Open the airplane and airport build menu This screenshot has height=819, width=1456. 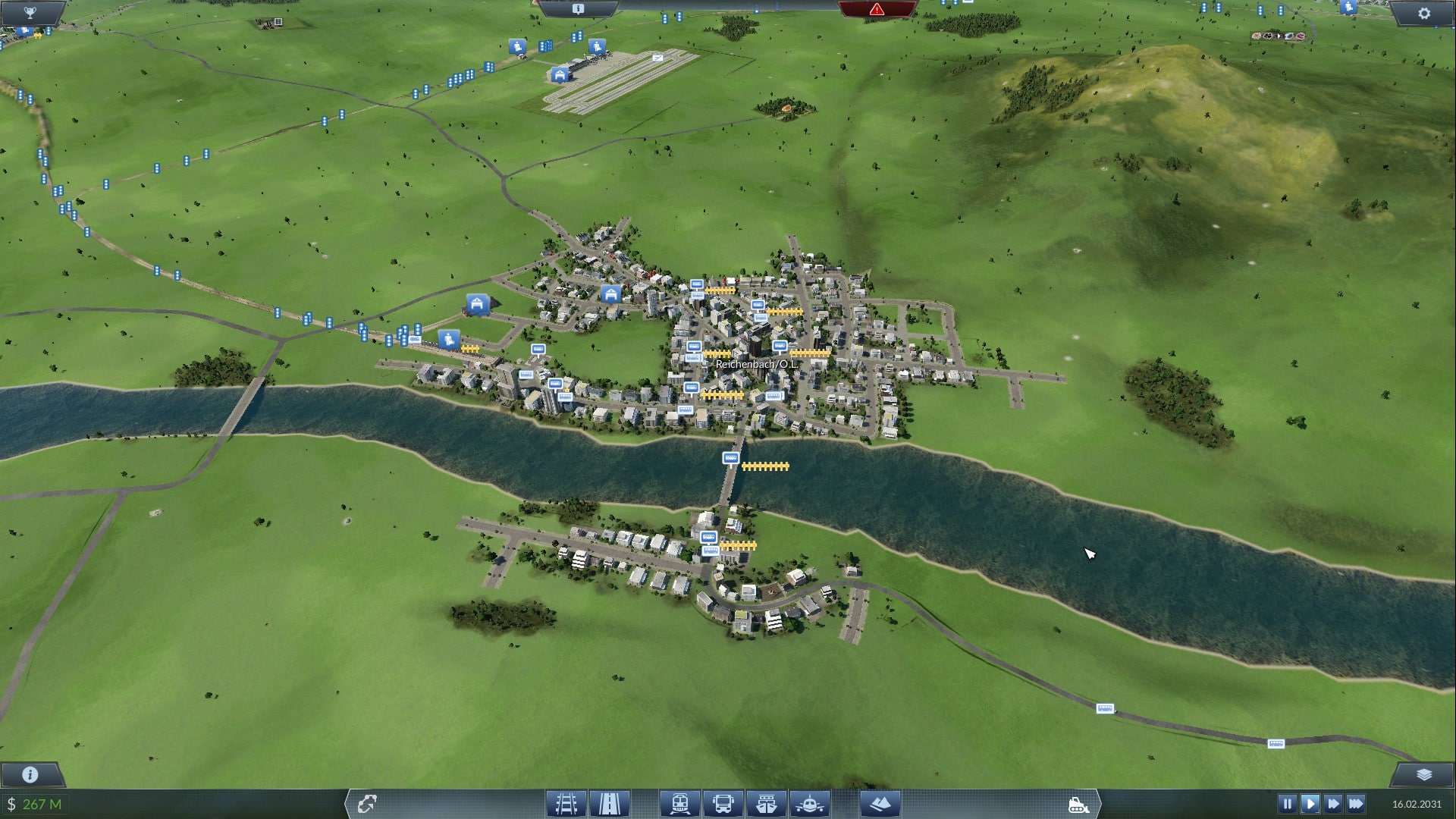coord(810,804)
